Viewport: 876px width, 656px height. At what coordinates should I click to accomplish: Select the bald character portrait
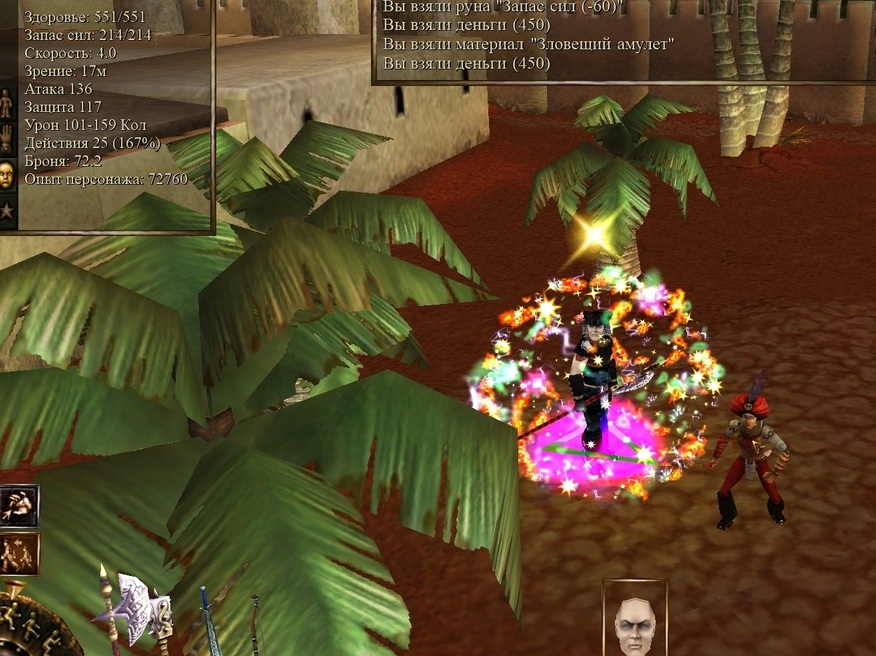point(634,621)
